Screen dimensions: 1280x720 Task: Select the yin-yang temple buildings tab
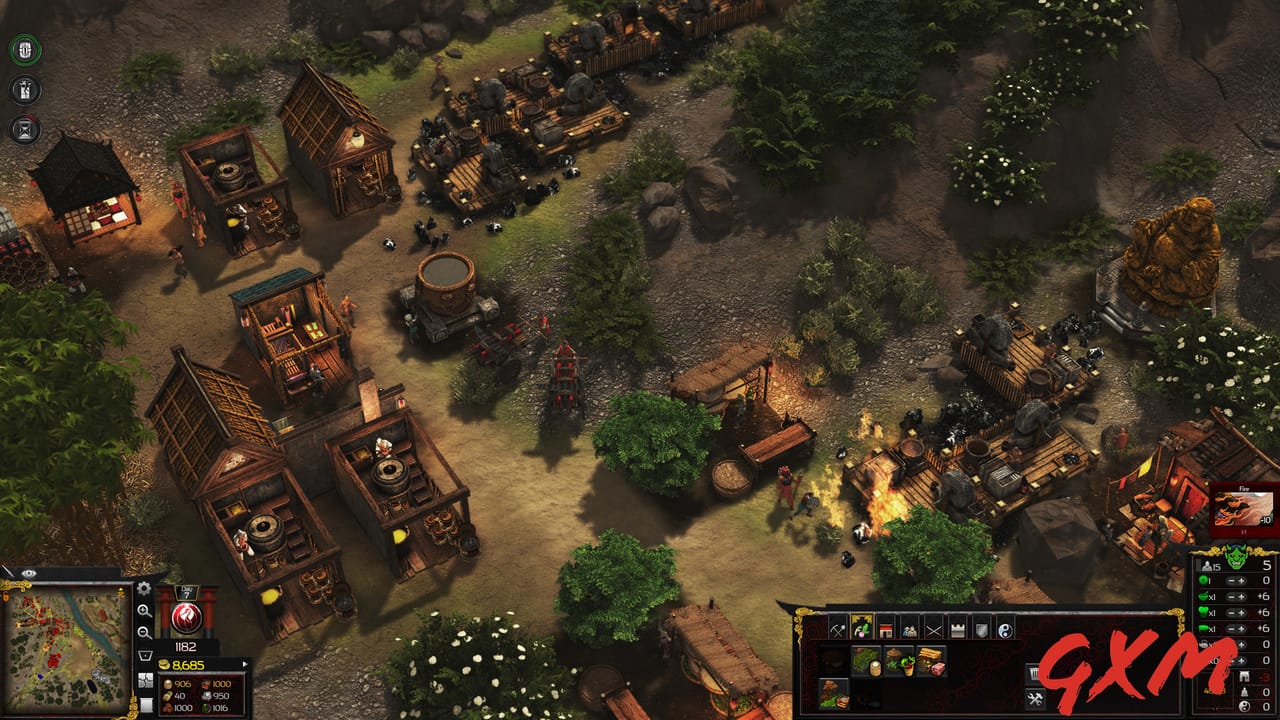click(x=1006, y=629)
